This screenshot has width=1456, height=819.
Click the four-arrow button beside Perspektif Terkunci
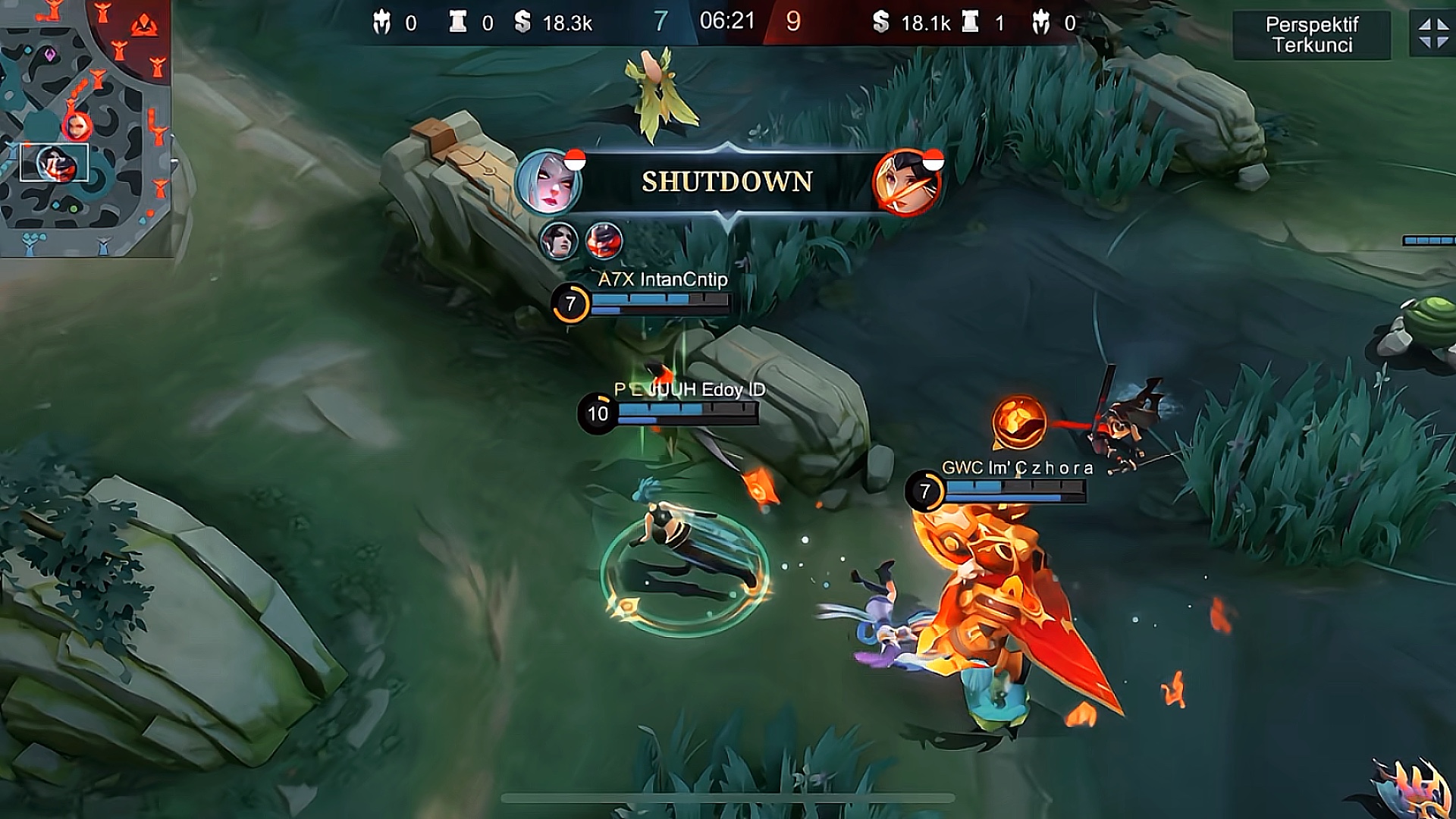coord(1433,34)
